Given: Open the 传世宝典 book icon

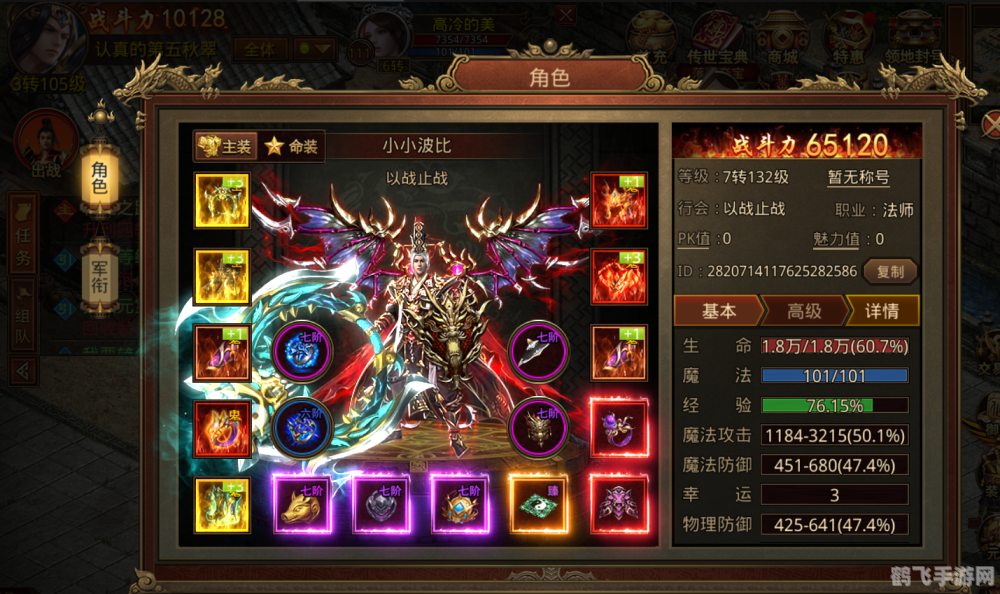Looking at the screenshot, I should coord(716,40).
